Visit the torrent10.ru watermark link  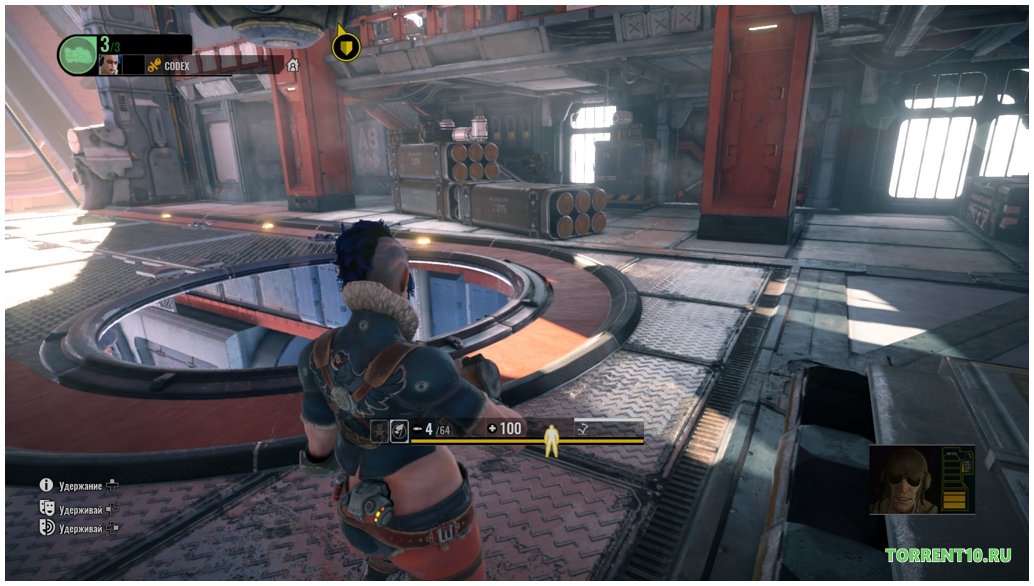[x=947, y=555]
